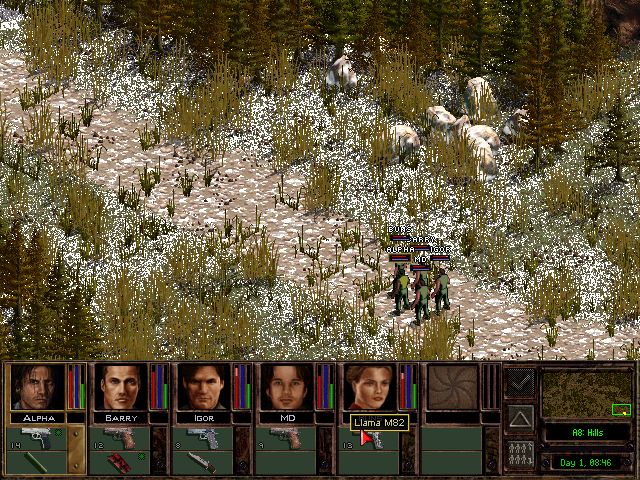Select the Llama M82 pistol slot

coord(372,440)
